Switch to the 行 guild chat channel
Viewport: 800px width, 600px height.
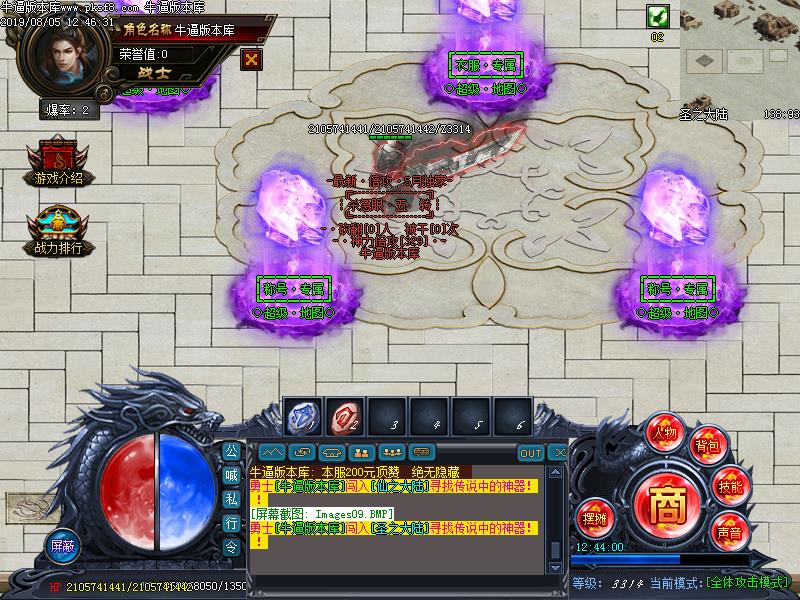(x=231, y=523)
